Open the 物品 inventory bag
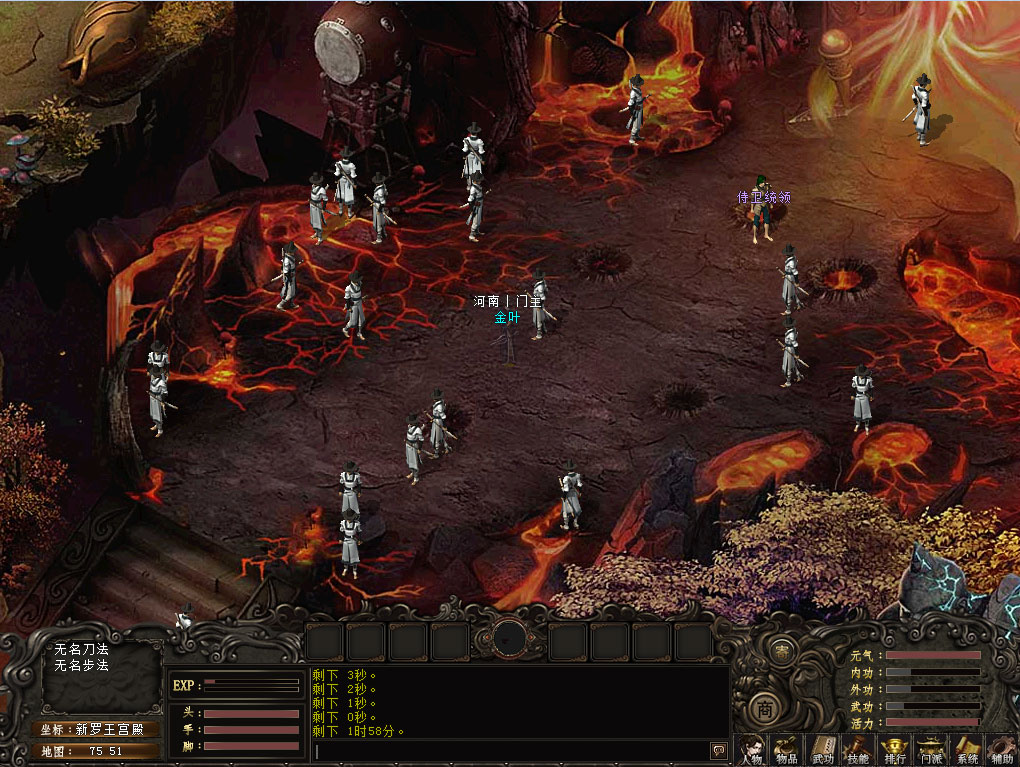The image size is (1020, 767). click(785, 749)
